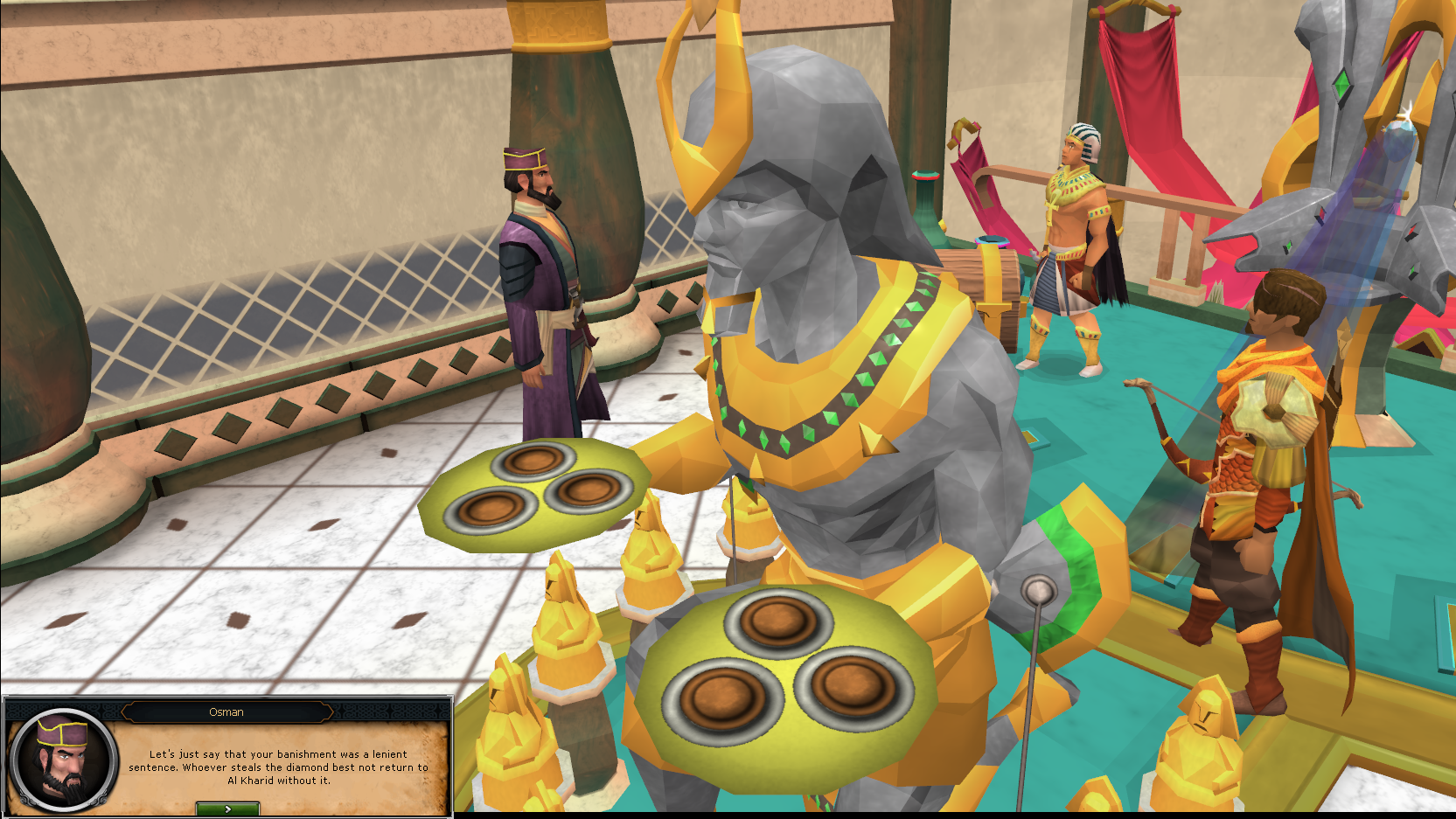Continue Osman's dialogue with the green arrow button
1456x819 pixels.
[227, 809]
